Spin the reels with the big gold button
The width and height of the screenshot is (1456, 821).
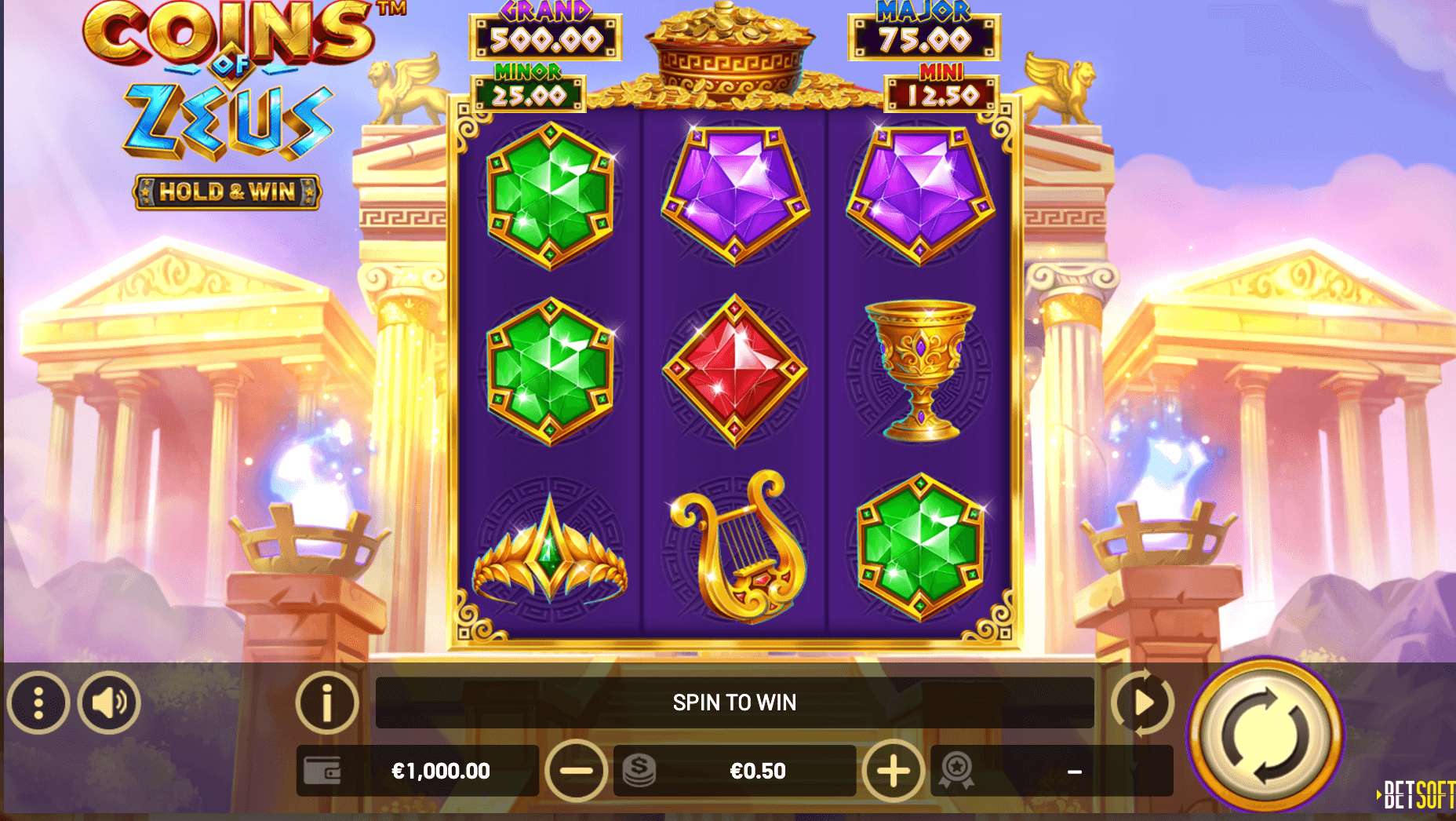(1265, 734)
